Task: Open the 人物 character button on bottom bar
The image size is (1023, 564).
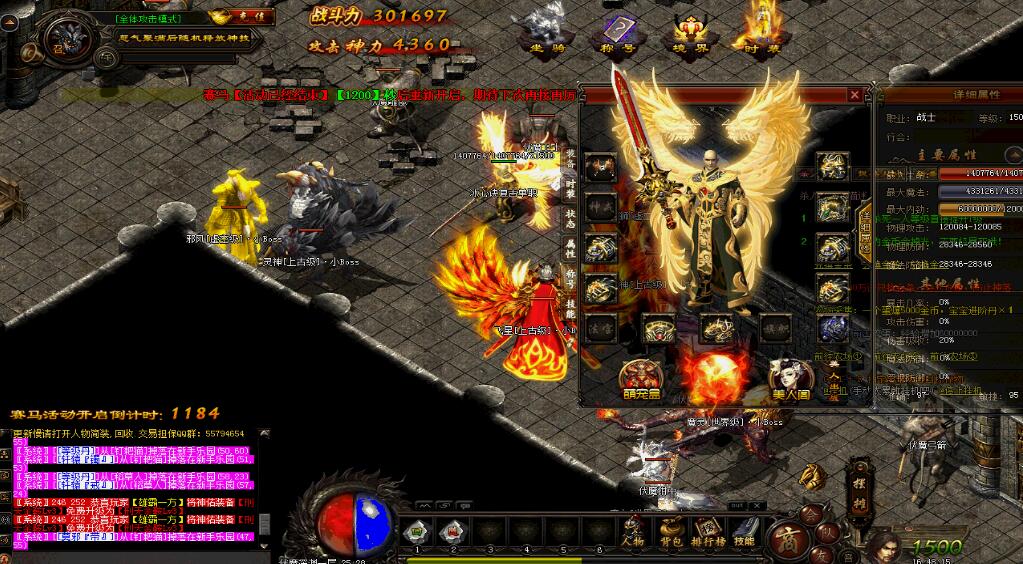Action: coord(634,530)
